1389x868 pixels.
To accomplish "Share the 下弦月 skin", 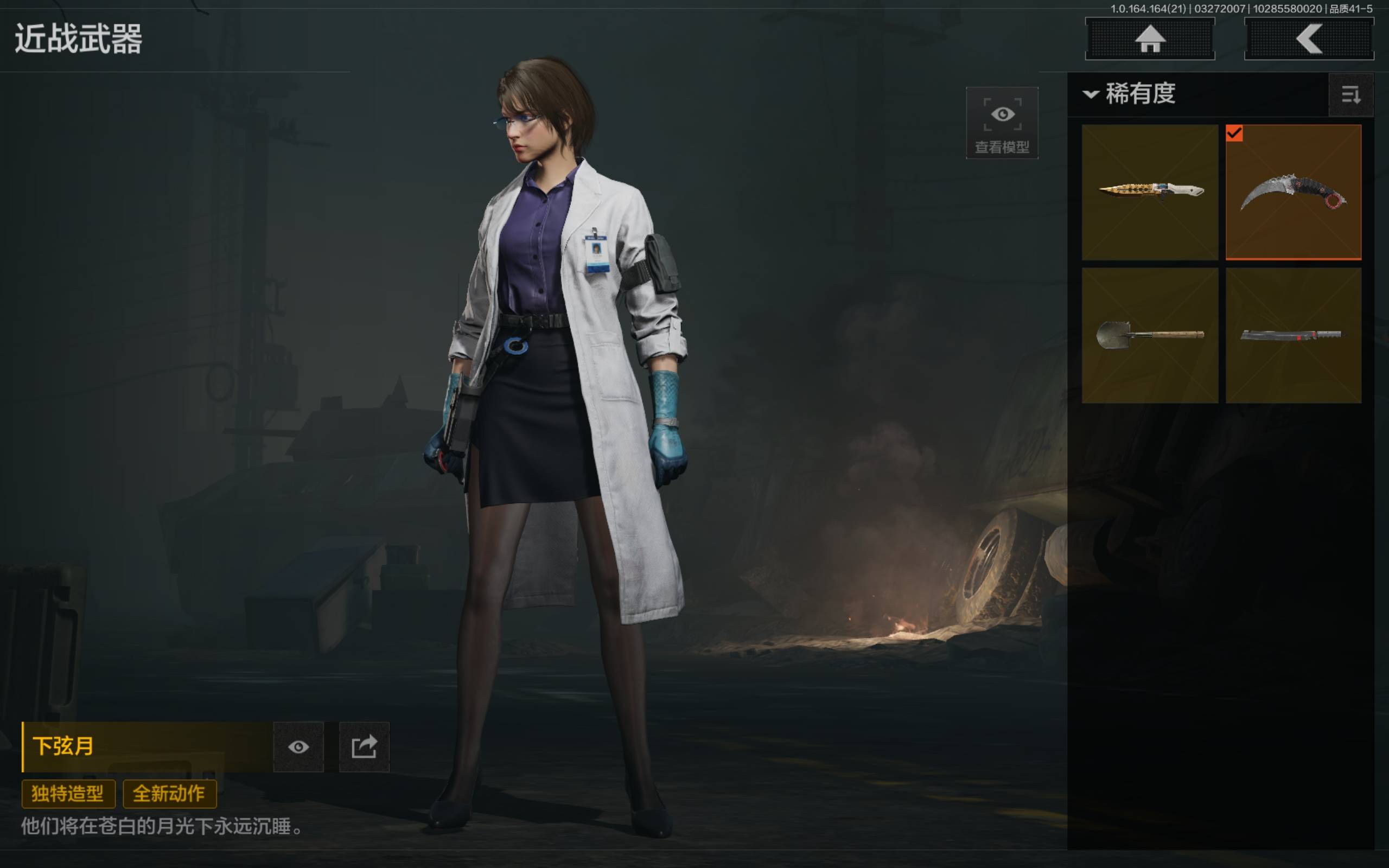I will click(x=364, y=747).
